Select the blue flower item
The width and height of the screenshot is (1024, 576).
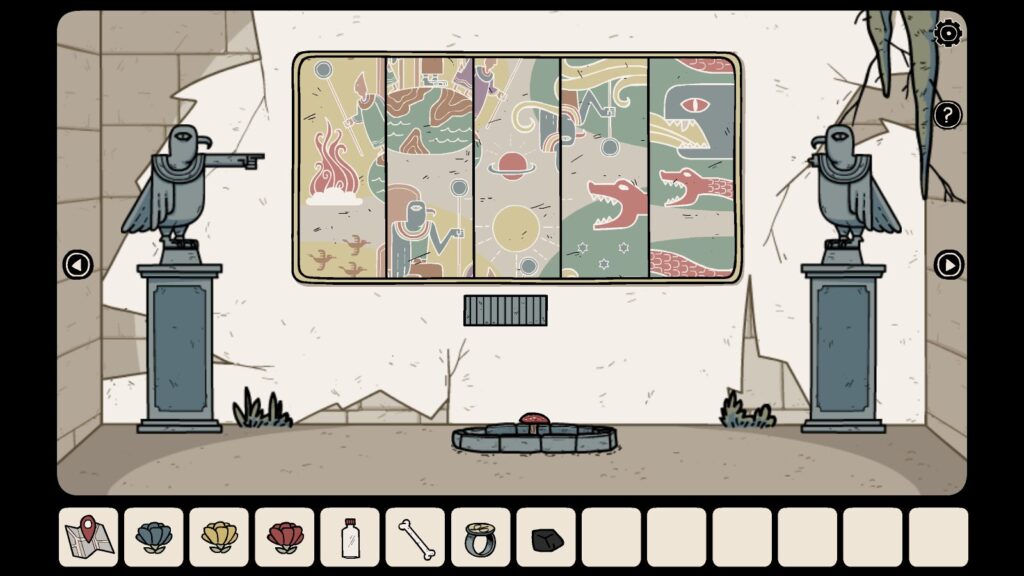click(x=154, y=537)
